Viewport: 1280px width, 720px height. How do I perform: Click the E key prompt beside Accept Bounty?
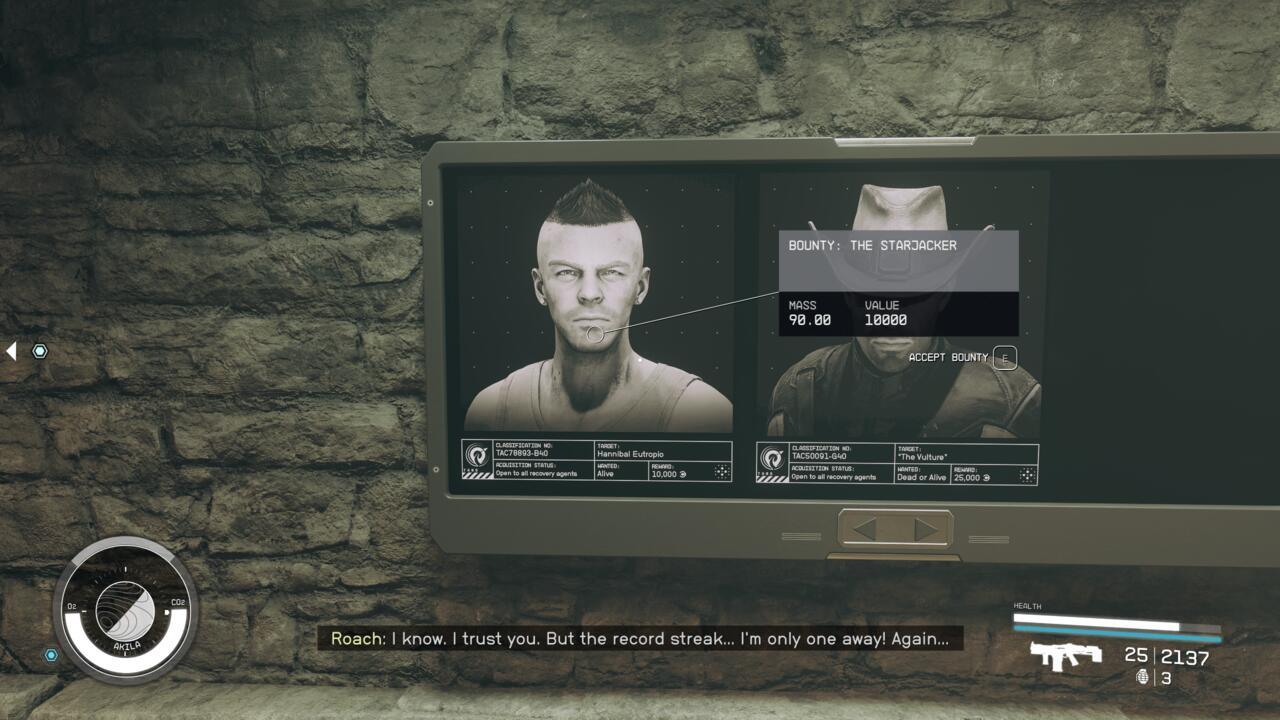coord(1003,357)
